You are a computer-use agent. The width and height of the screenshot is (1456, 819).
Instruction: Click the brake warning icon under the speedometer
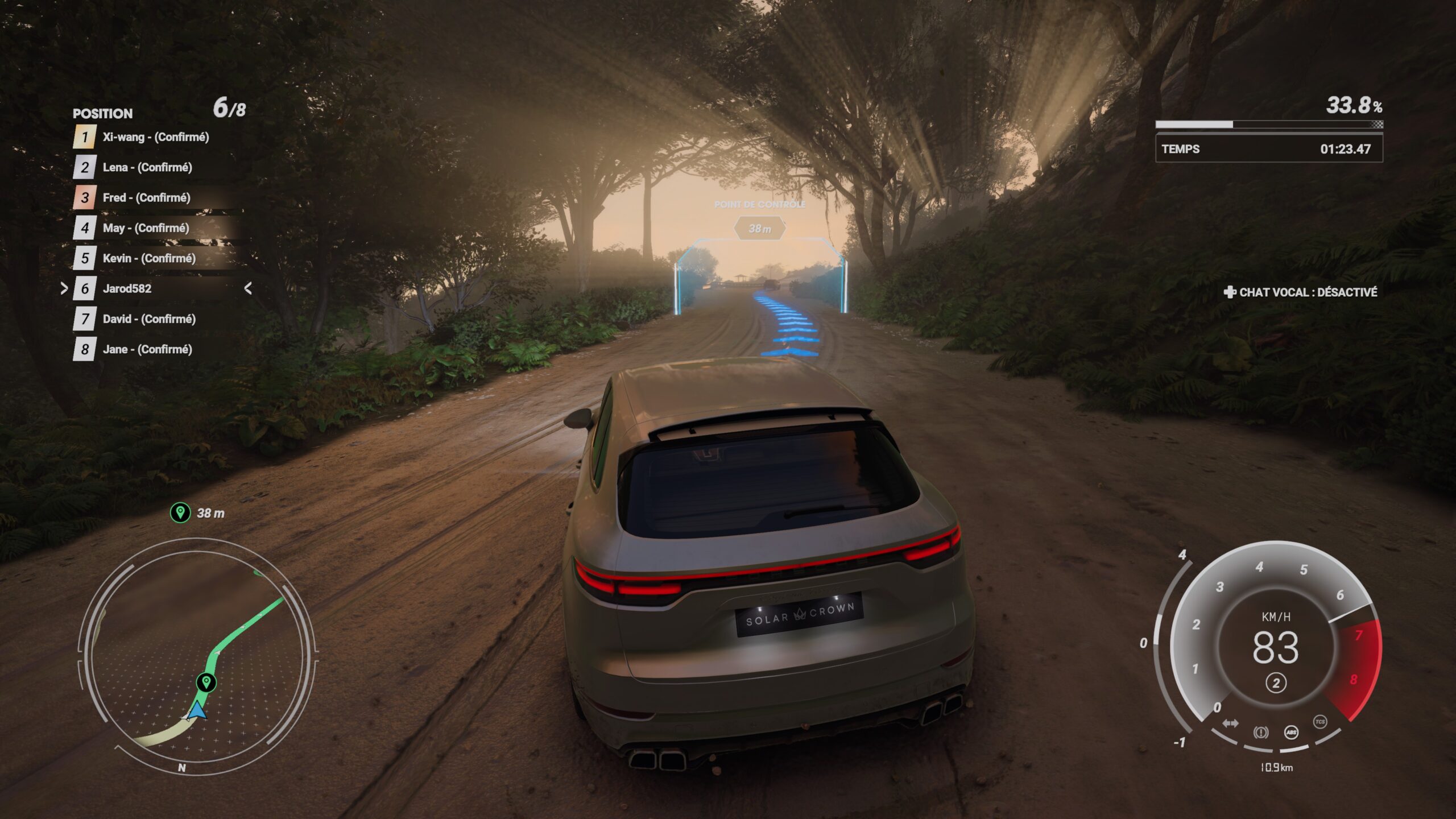pos(1260,732)
